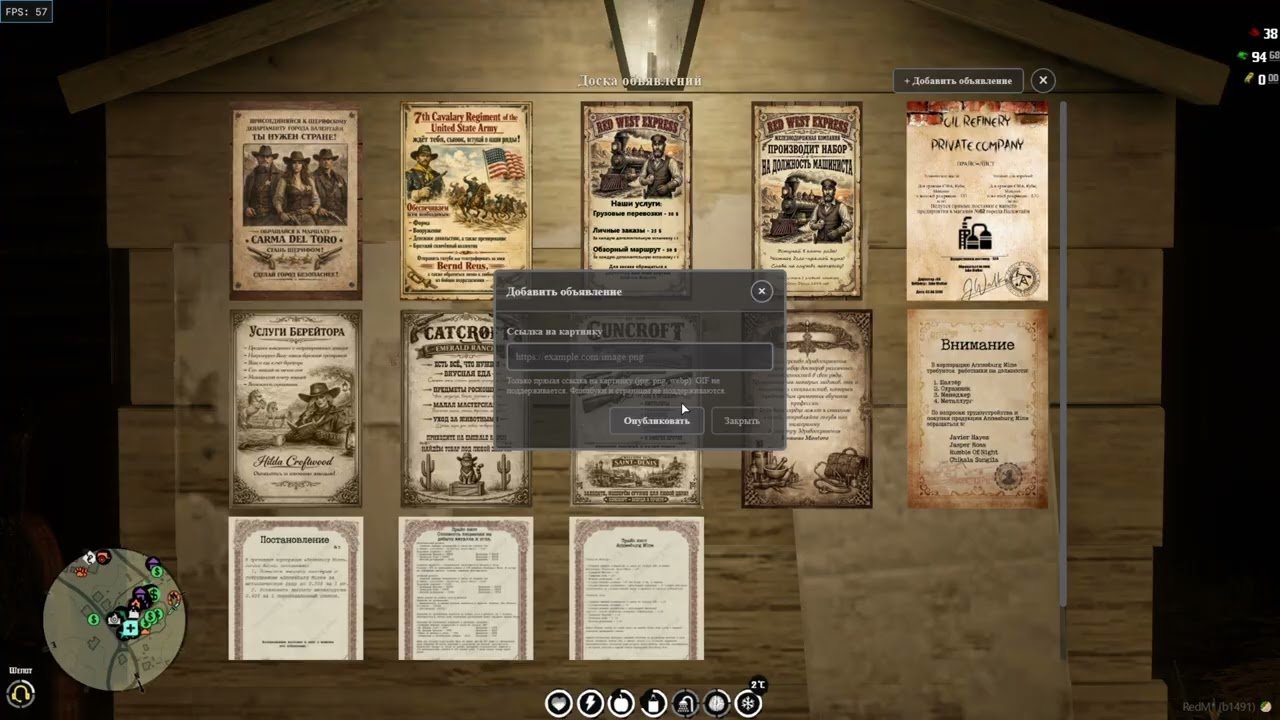
Task: Click the snowflake temperature icon
Action: click(748, 703)
